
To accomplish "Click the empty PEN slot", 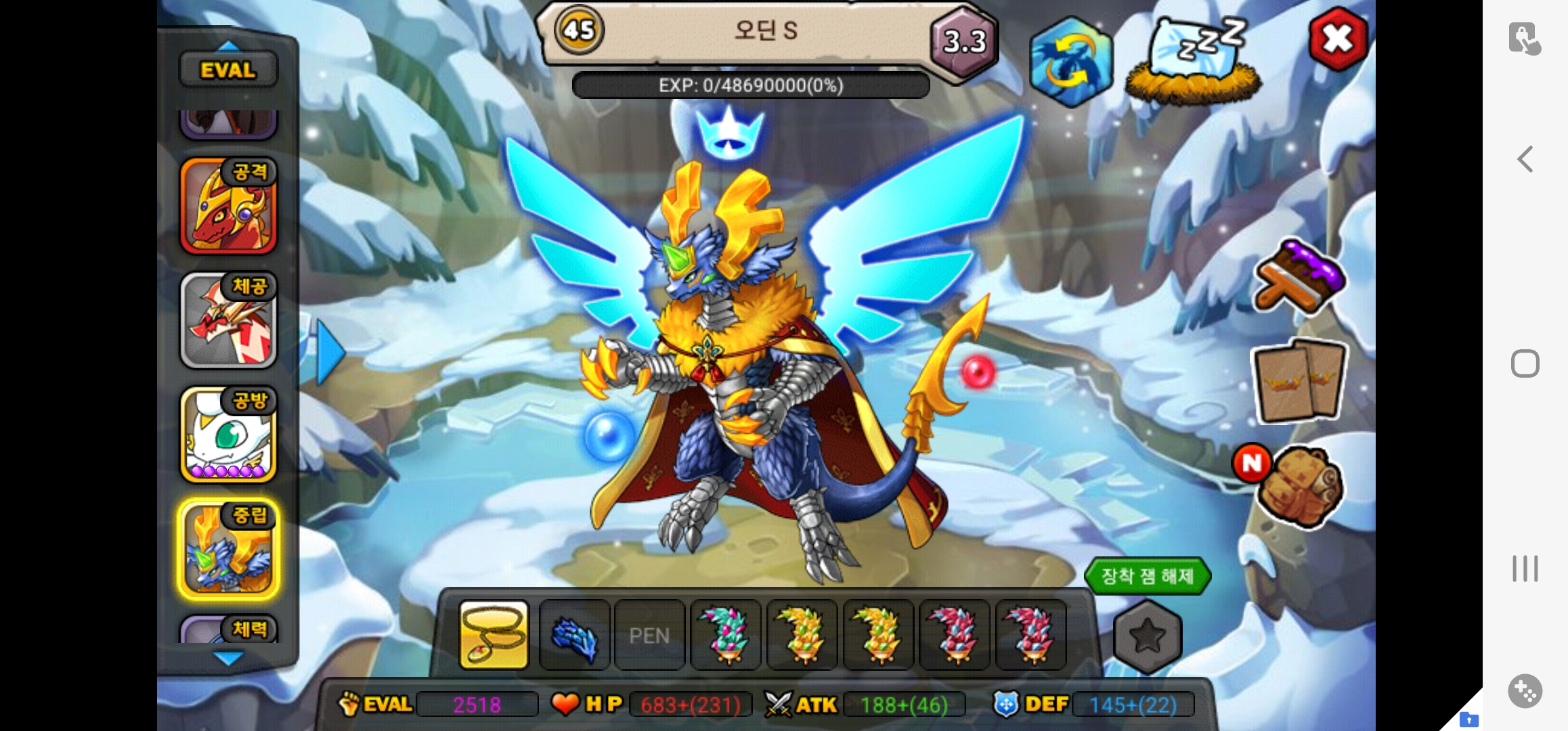I will [649, 635].
